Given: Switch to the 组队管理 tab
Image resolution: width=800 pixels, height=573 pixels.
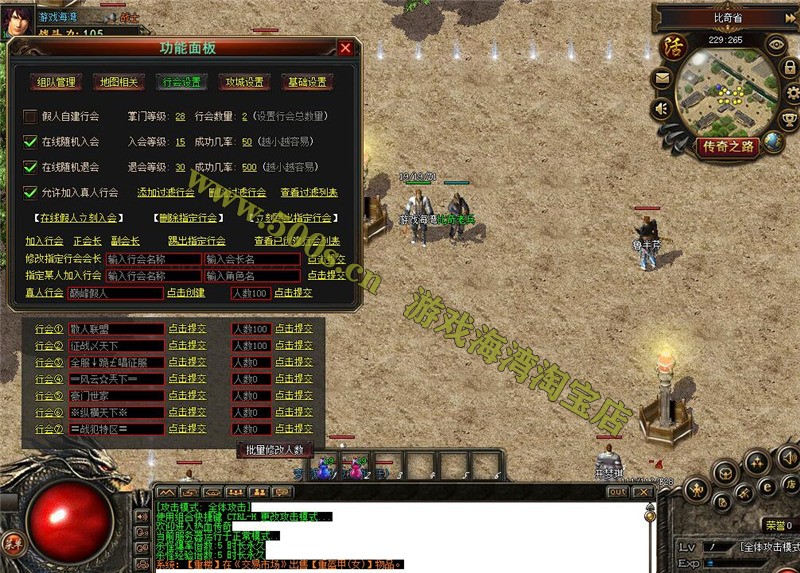Looking at the screenshot, I should point(55,82).
